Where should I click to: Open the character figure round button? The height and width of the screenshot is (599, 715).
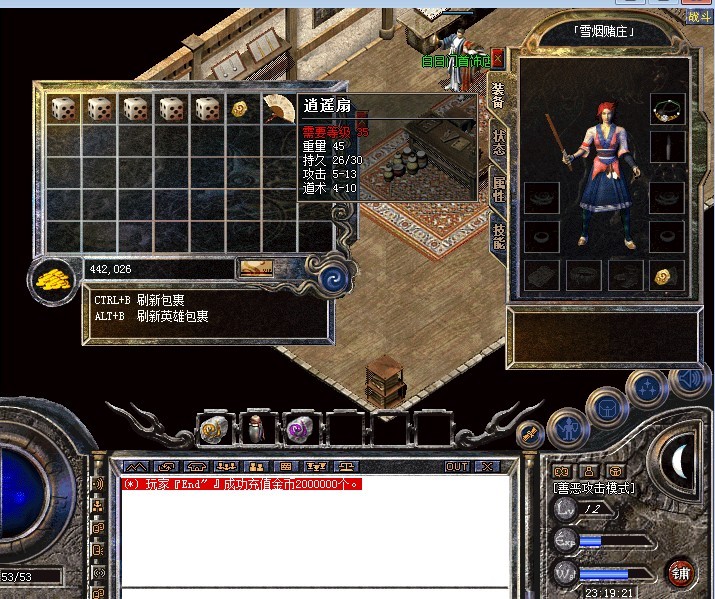(x=567, y=429)
